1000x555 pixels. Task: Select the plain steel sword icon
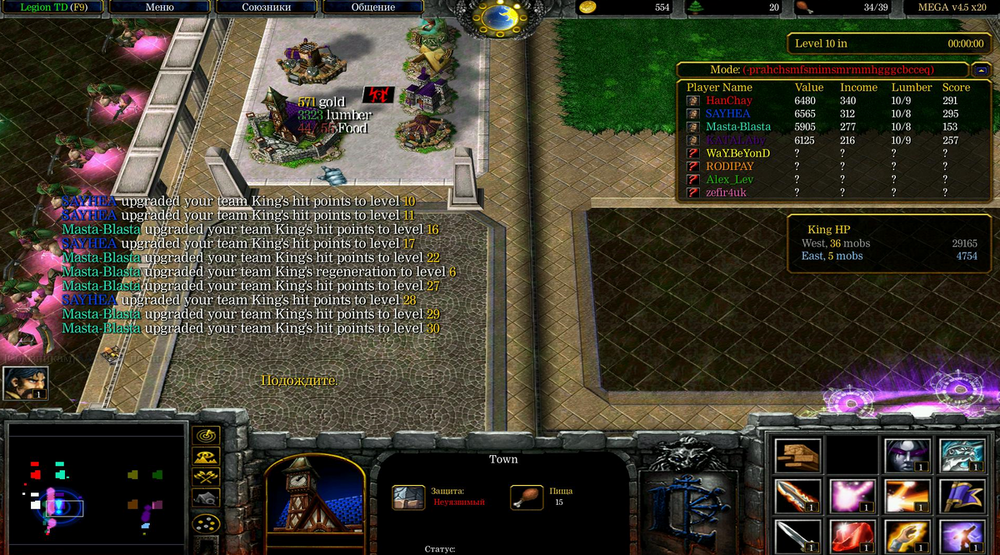[797, 536]
